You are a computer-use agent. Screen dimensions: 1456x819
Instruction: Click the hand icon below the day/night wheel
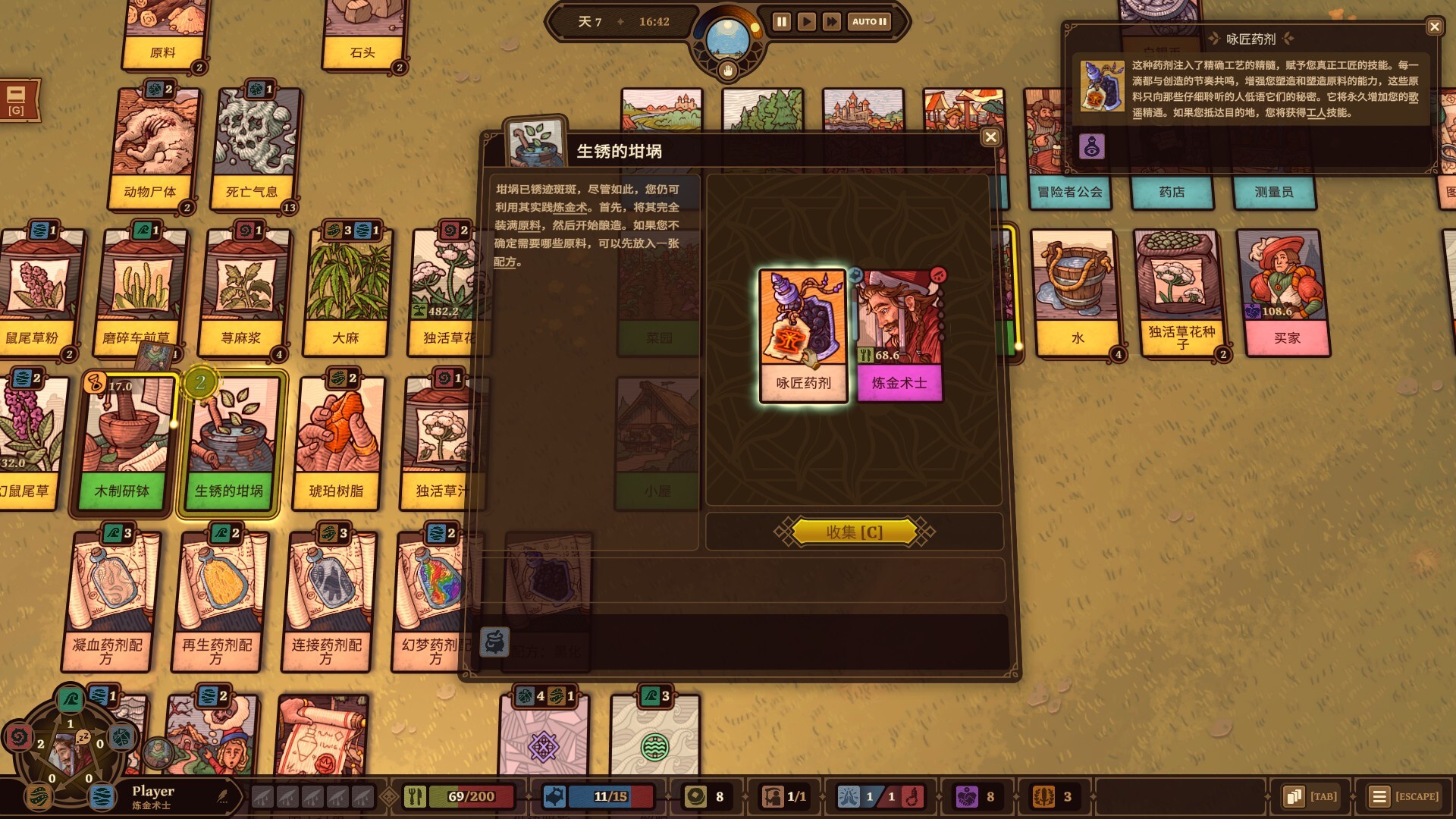click(x=727, y=71)
